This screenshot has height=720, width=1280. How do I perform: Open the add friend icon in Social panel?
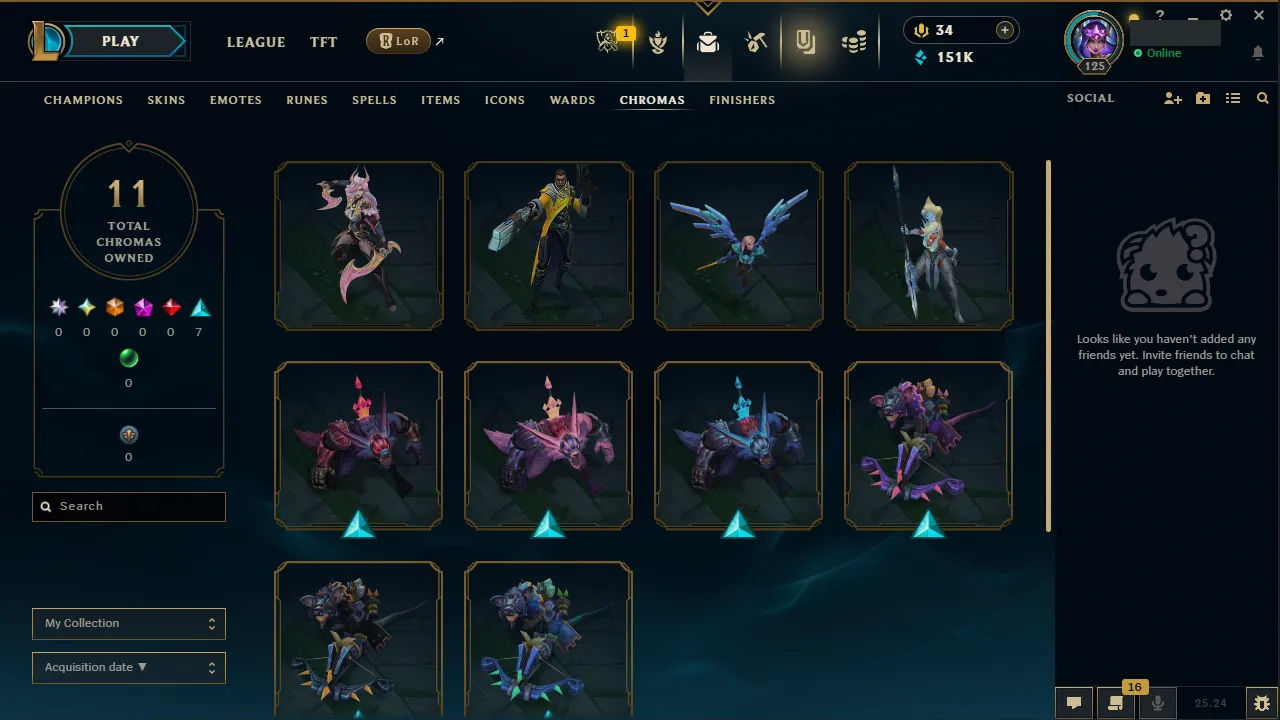(1172, 98)
